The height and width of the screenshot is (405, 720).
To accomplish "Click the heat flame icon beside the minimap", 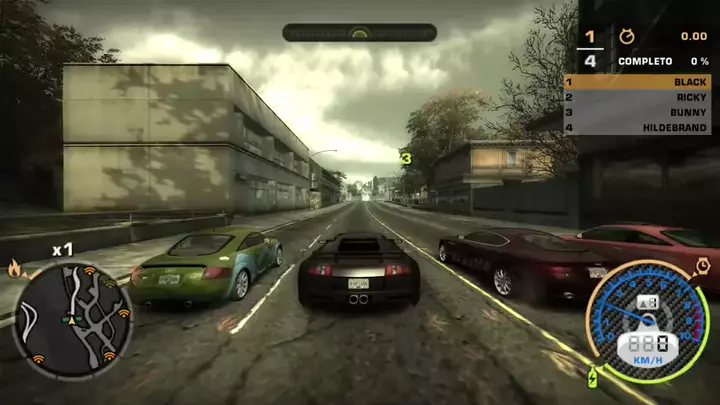I will tap(14, 267).
